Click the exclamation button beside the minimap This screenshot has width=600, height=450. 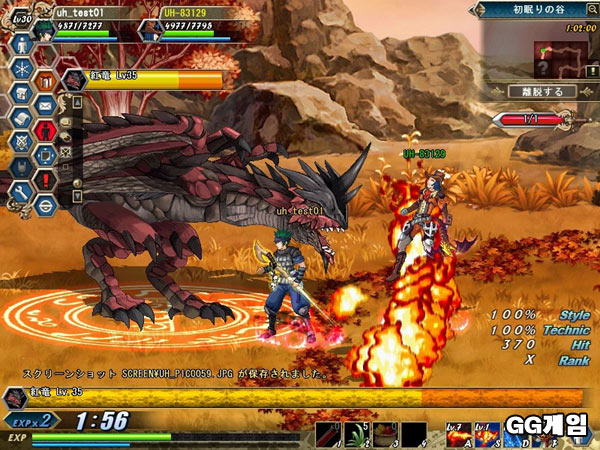[592, 72]
